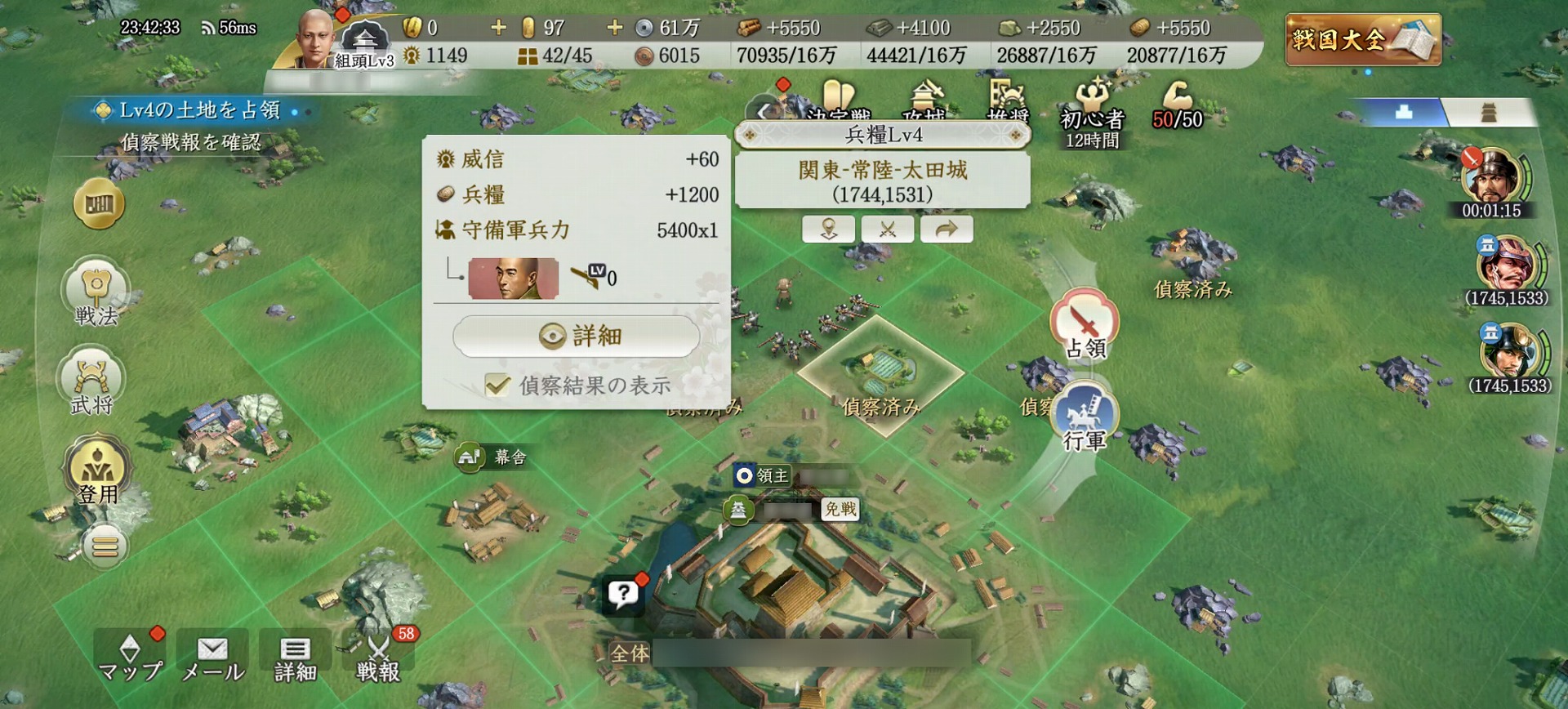
Task: Click the player avatar portrait
Action: tap(314, 39)
